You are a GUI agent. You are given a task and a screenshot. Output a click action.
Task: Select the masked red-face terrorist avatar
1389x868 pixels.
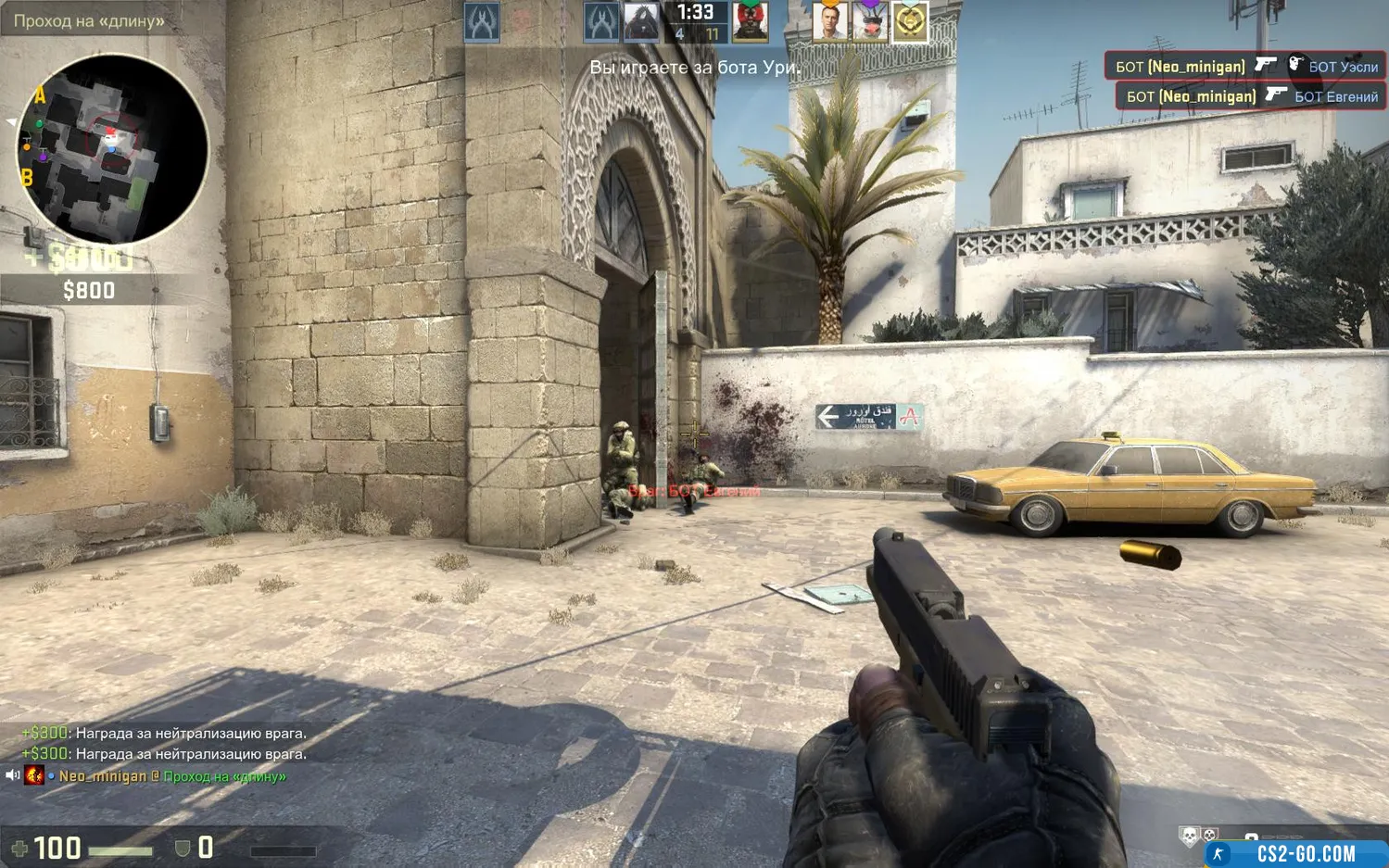tap(750, 21)
